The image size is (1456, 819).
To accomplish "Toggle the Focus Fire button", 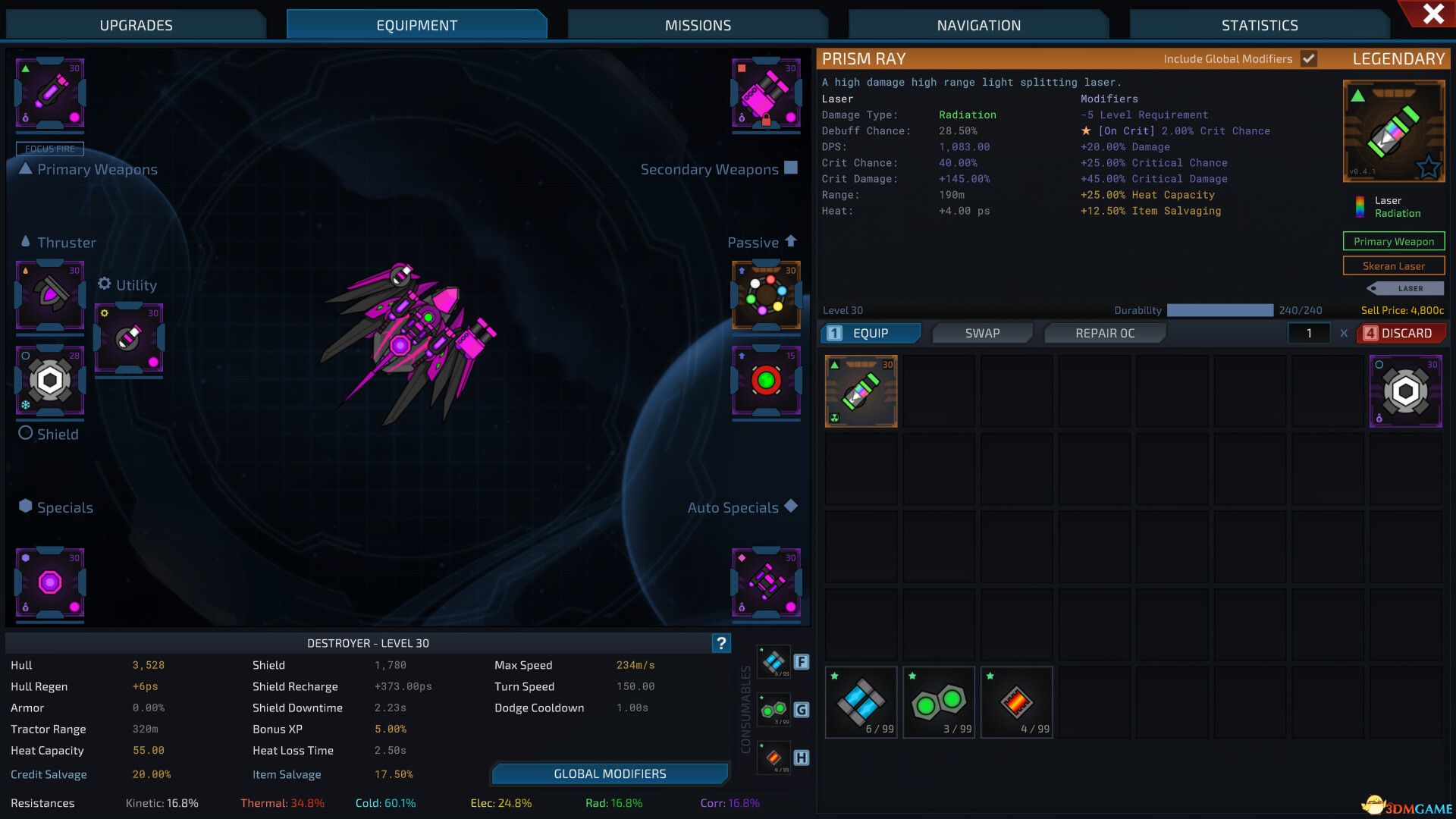I will tap(50, 149).
